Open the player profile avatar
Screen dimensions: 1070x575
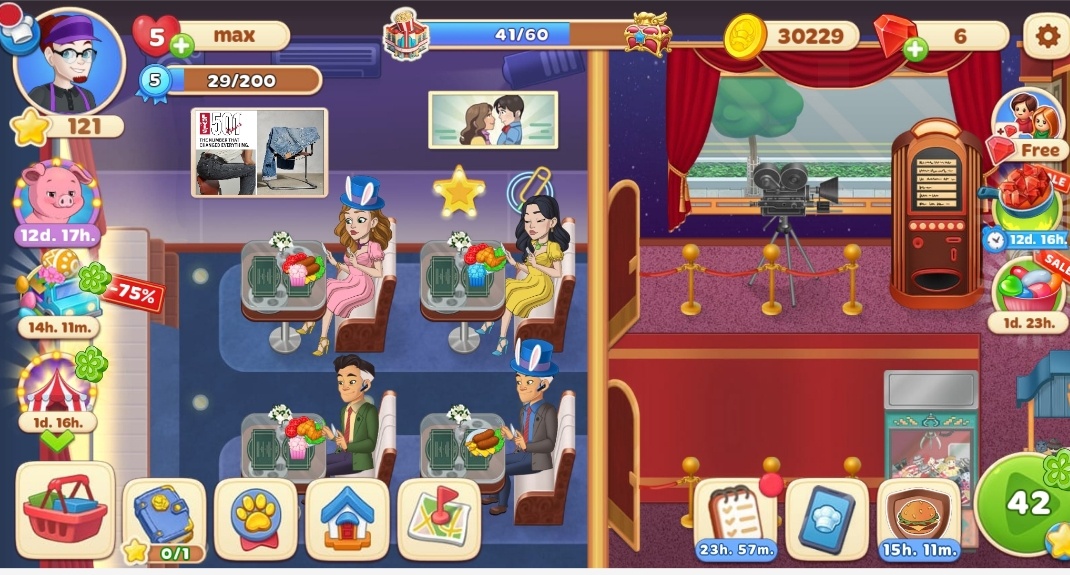click(x=68, y=65)
